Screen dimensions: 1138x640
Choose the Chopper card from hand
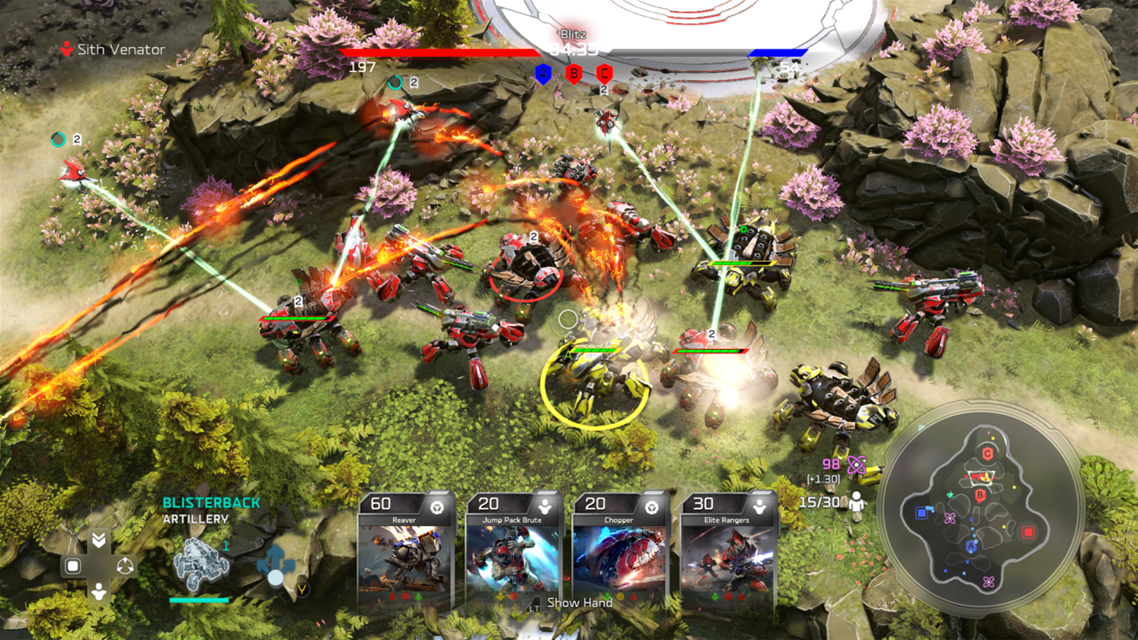(x=620, y=550)
